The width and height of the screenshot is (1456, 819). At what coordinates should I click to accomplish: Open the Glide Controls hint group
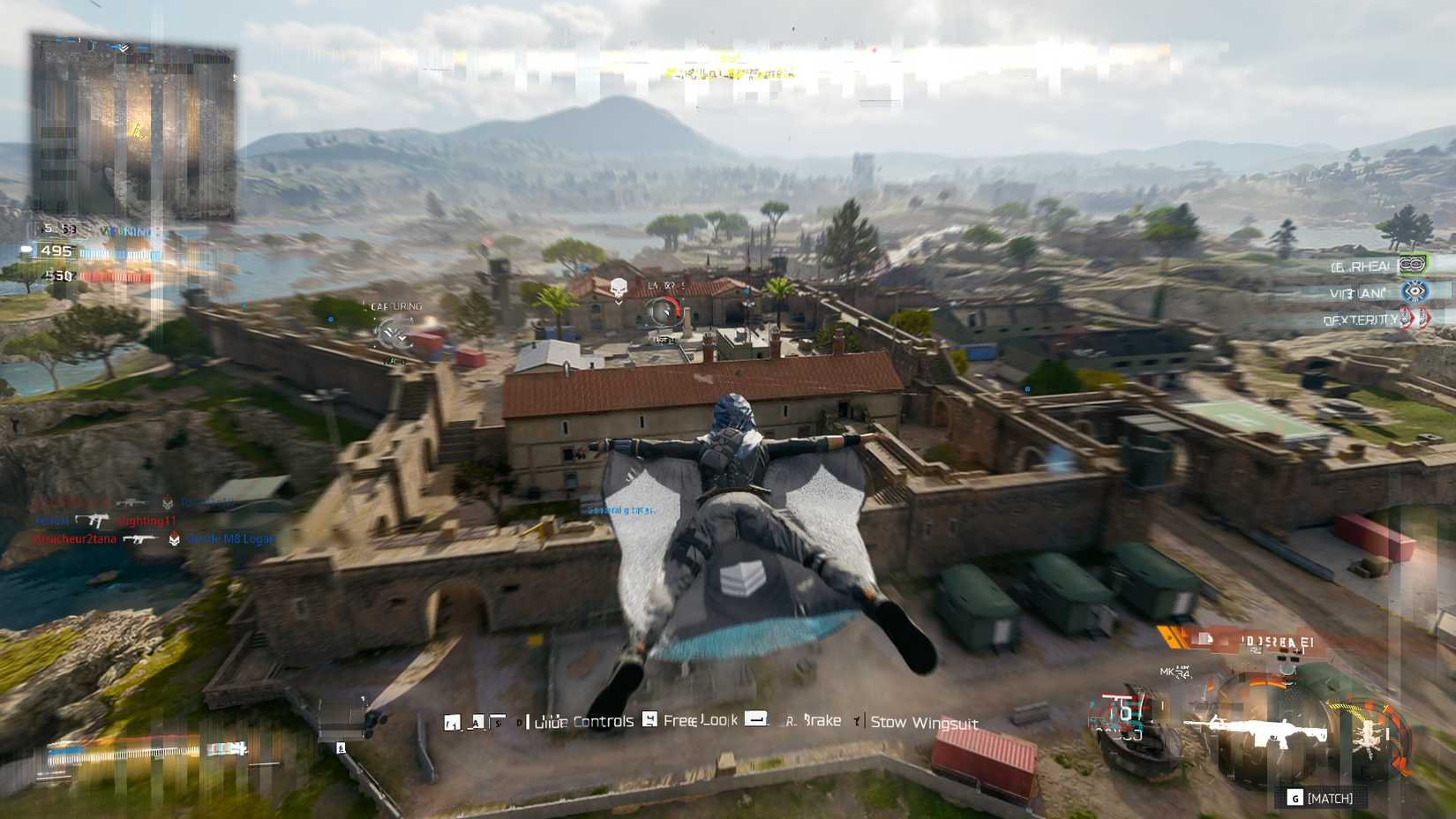(x=582, y=720)
